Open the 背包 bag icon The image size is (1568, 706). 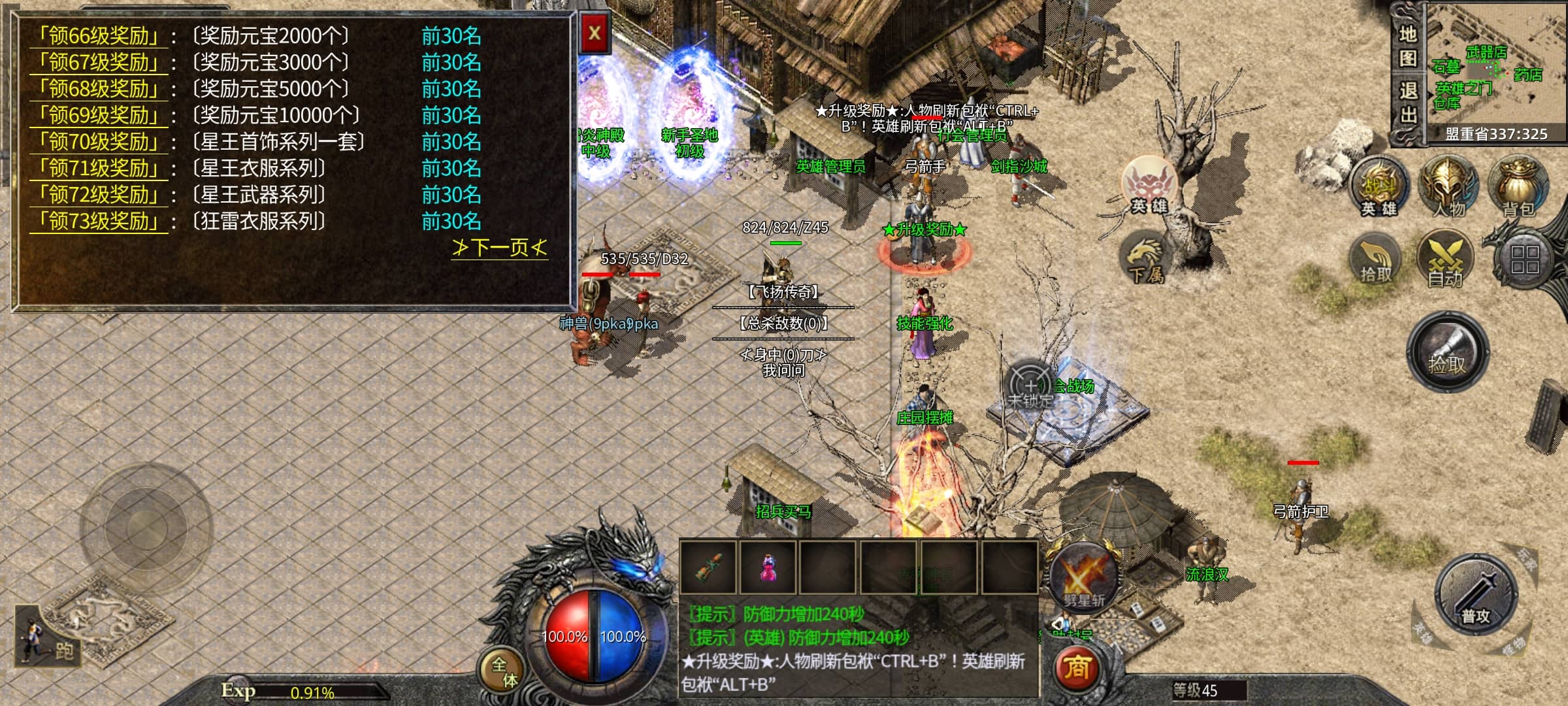1518,186
